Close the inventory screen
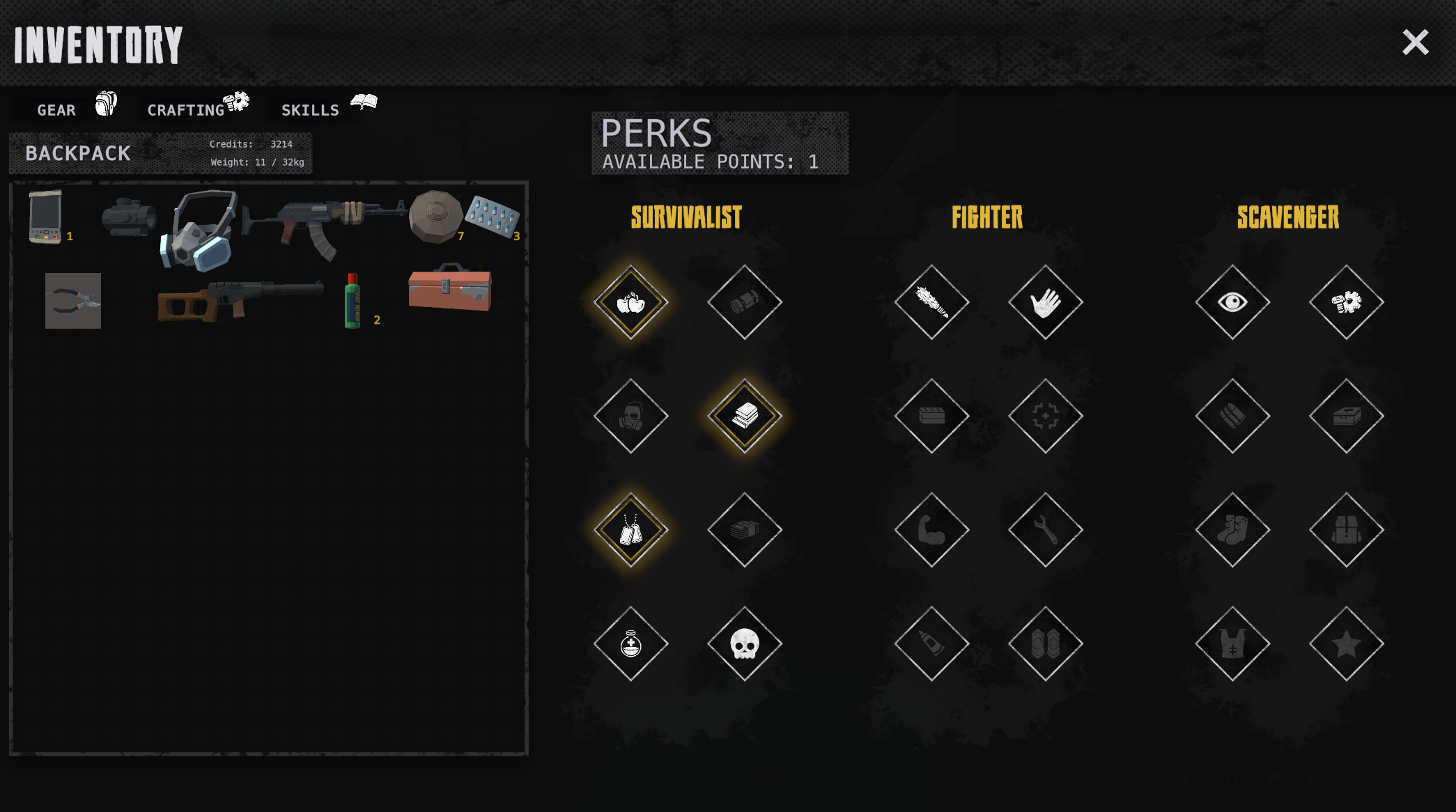 (1415, 42)
